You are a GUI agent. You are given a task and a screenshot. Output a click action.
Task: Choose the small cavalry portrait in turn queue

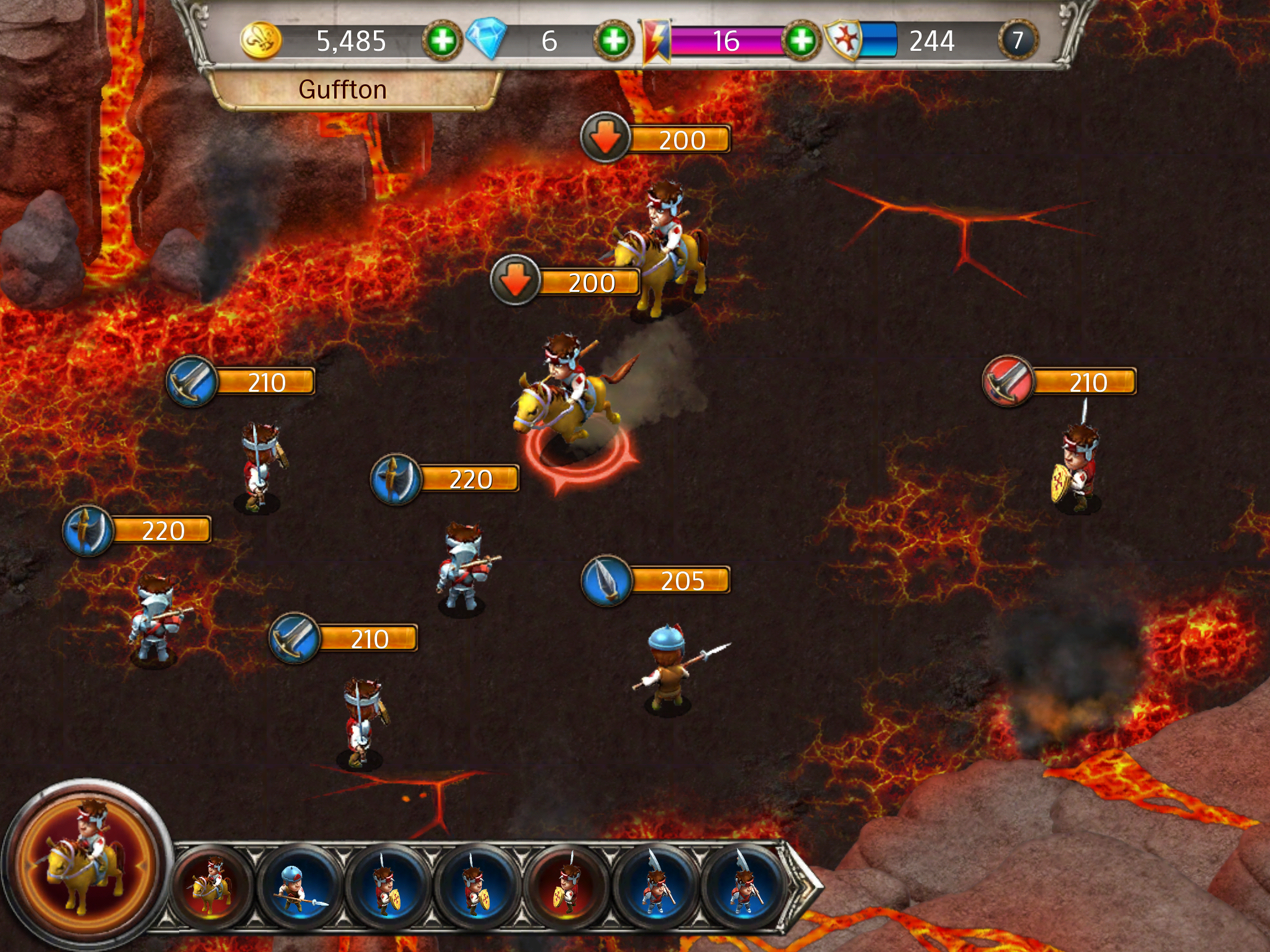click(x=212, y=886)
